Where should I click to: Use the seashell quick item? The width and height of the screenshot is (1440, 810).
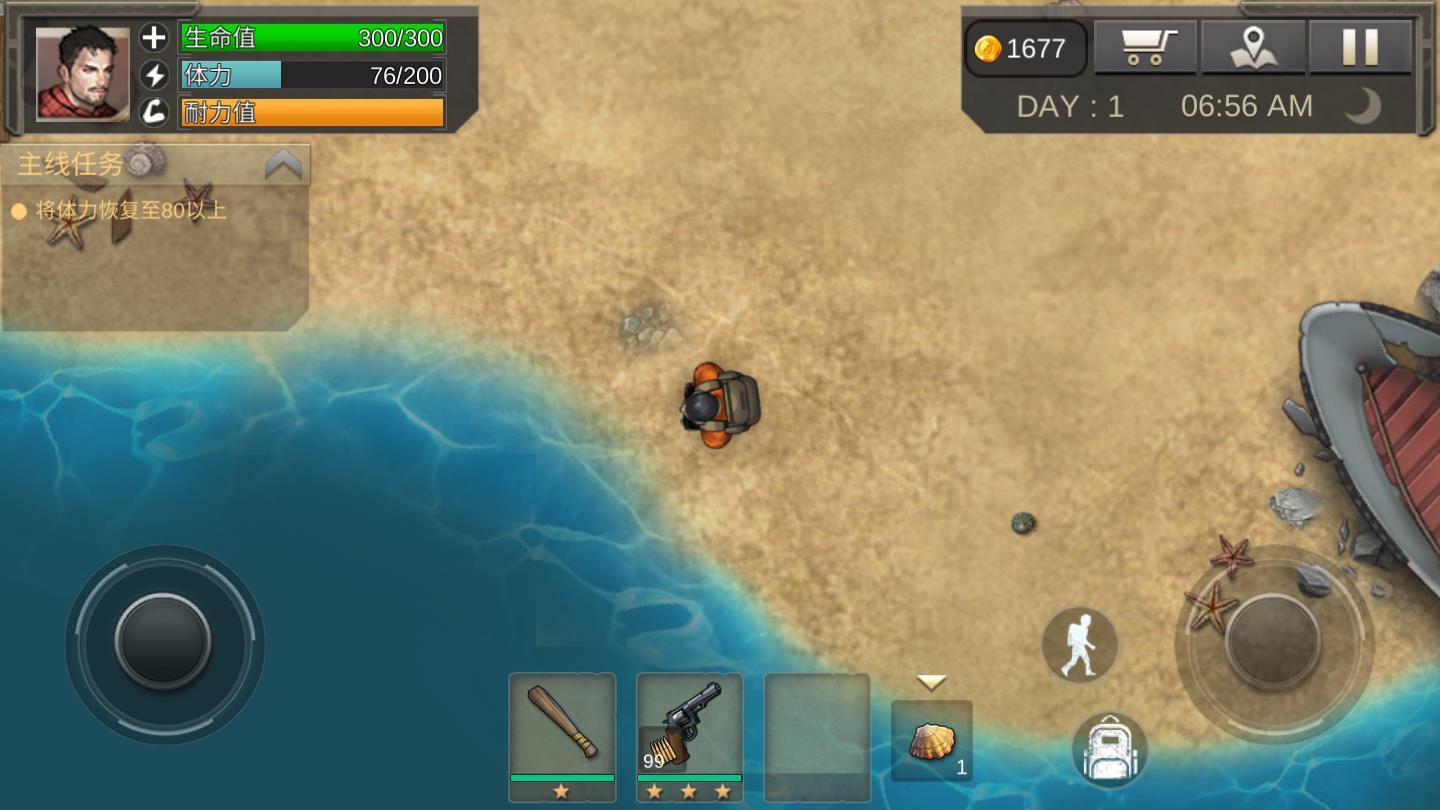click(x=932, y=741)
